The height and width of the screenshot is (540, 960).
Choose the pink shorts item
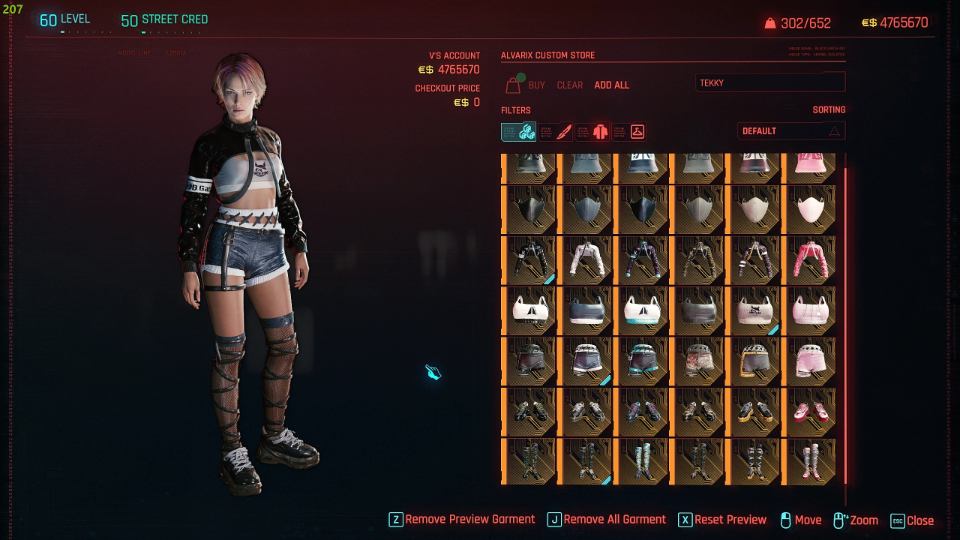(x=810, y=361)
